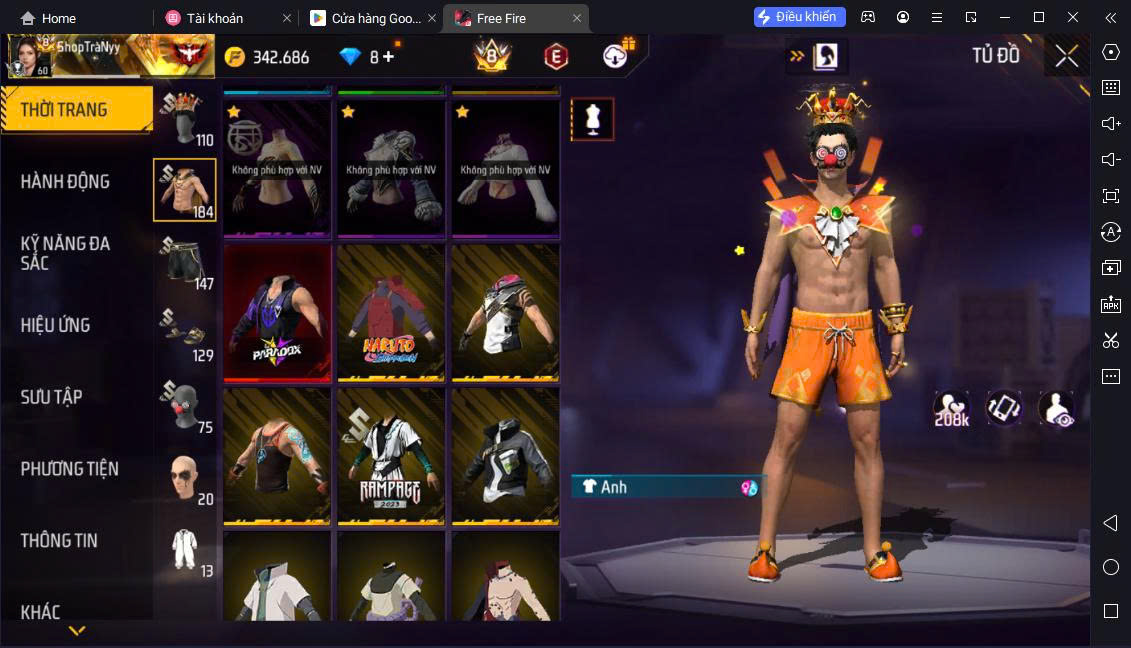The image size is (1131, 648).
Task: Equip the Paradox hoodie top
Action: [277, 313]
